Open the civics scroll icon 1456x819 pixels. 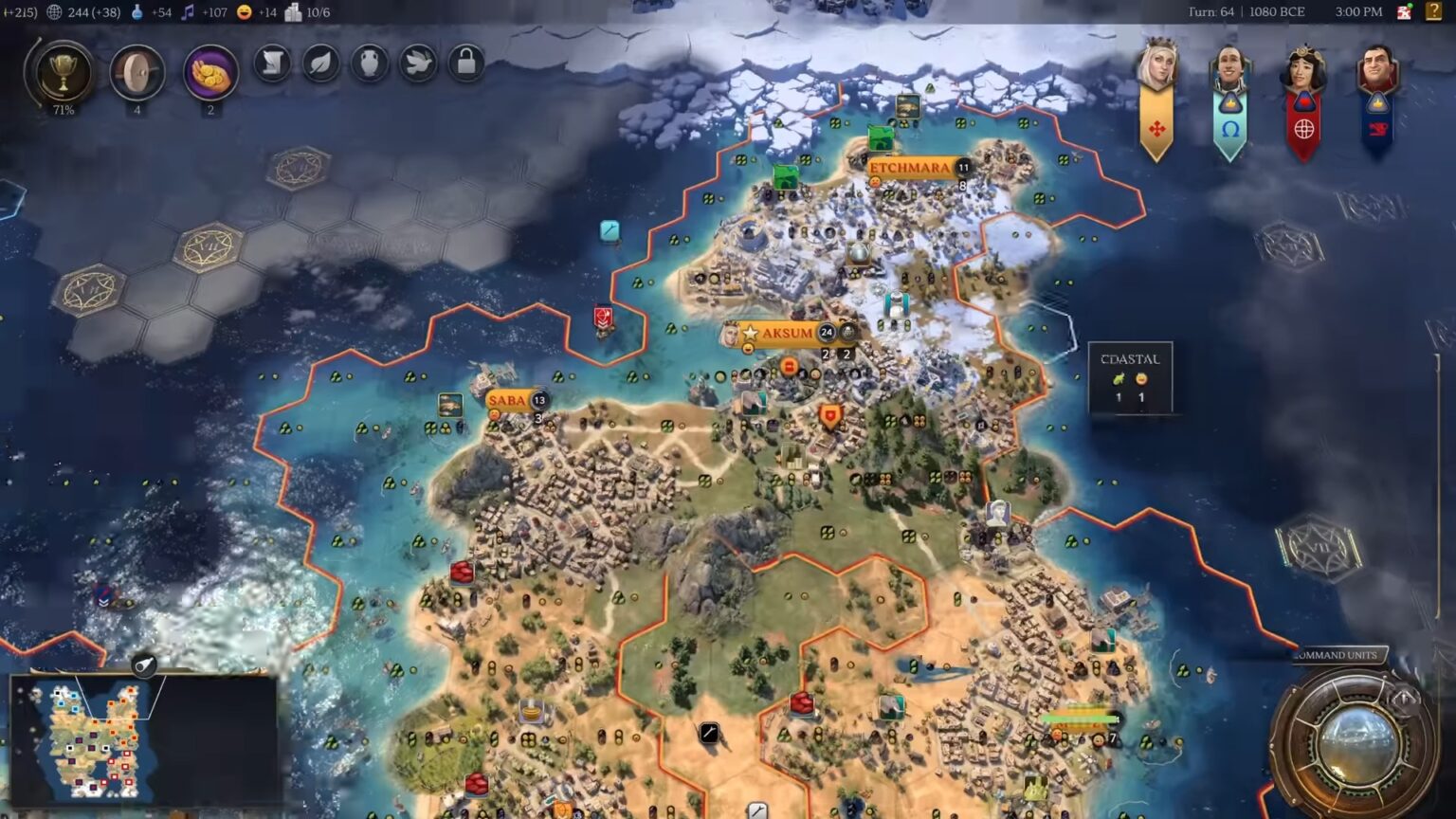[x=272, y=64]
